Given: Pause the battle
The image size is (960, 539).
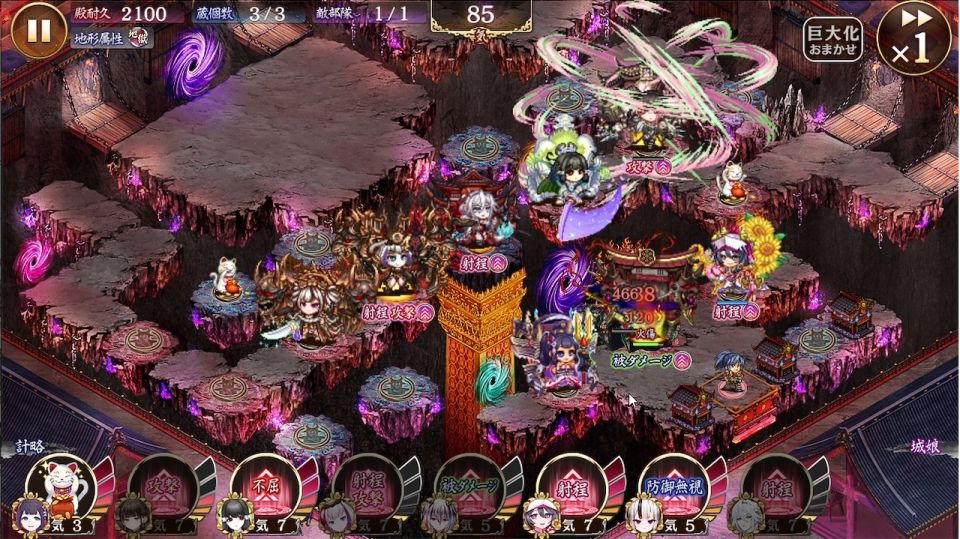Looking at the screenshot, I should [38, 31].
